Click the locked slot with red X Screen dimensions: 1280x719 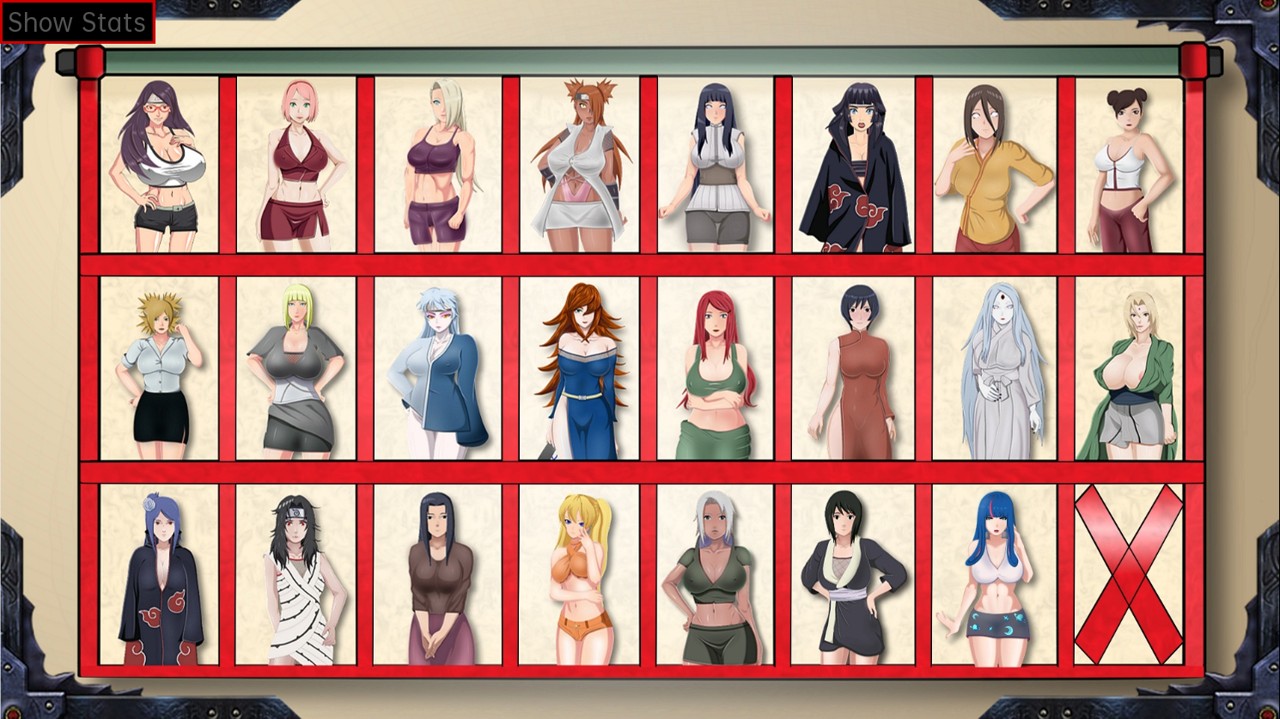pyautogui.click(x=1128, y=575)
